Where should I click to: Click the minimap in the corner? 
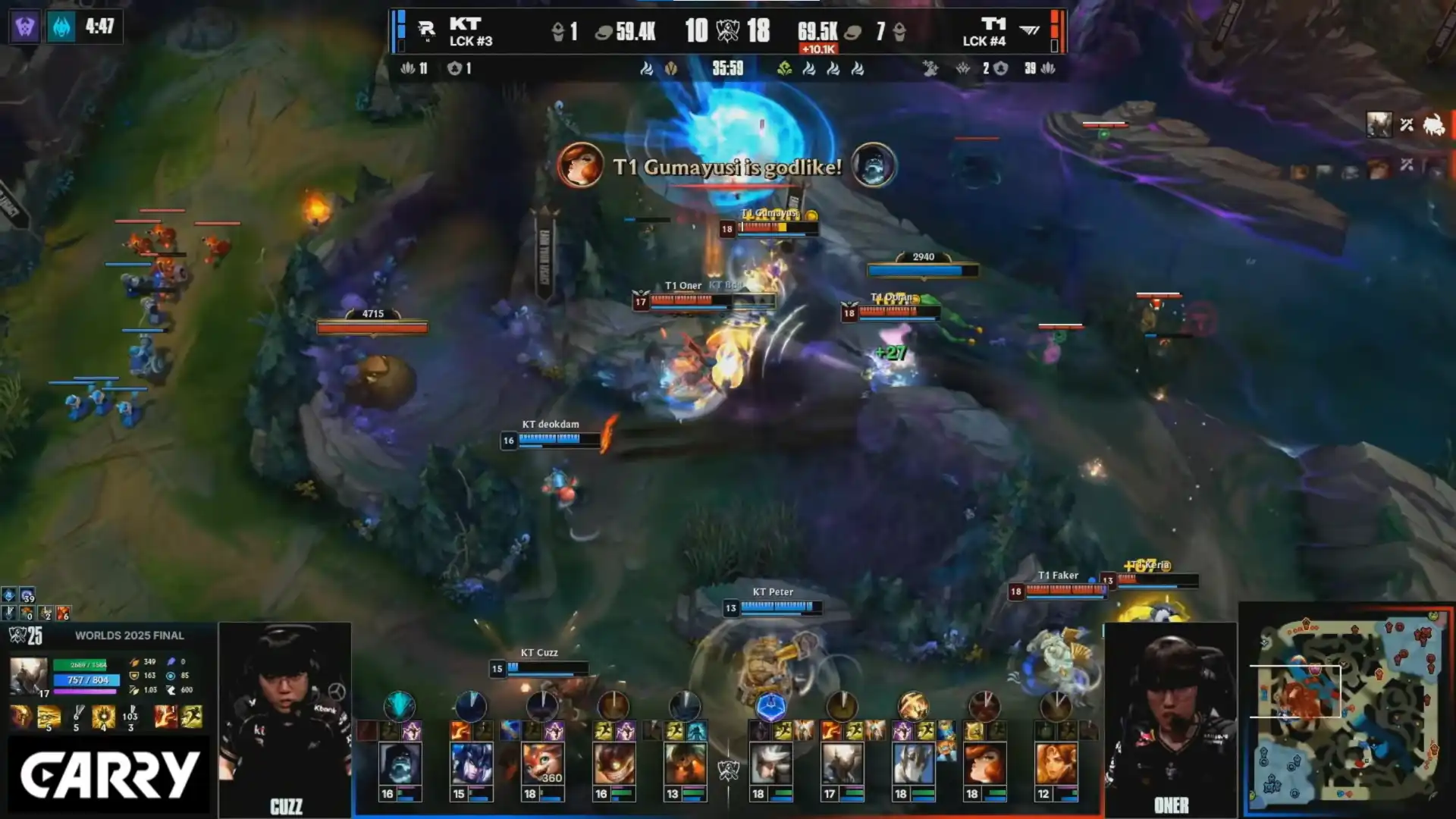pos(1347,711)
